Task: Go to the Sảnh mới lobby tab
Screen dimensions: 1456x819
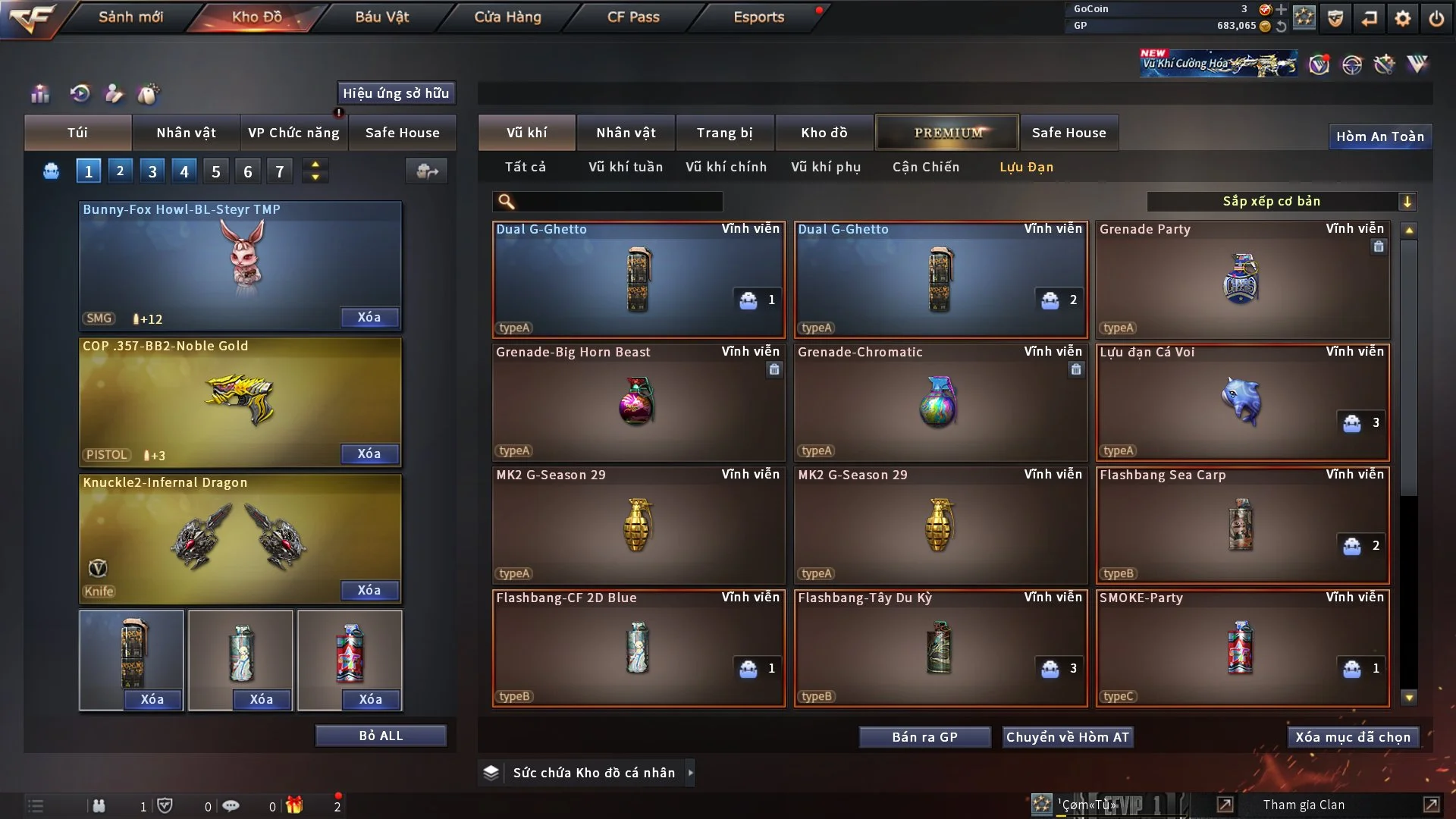Action: click(130, 17)
